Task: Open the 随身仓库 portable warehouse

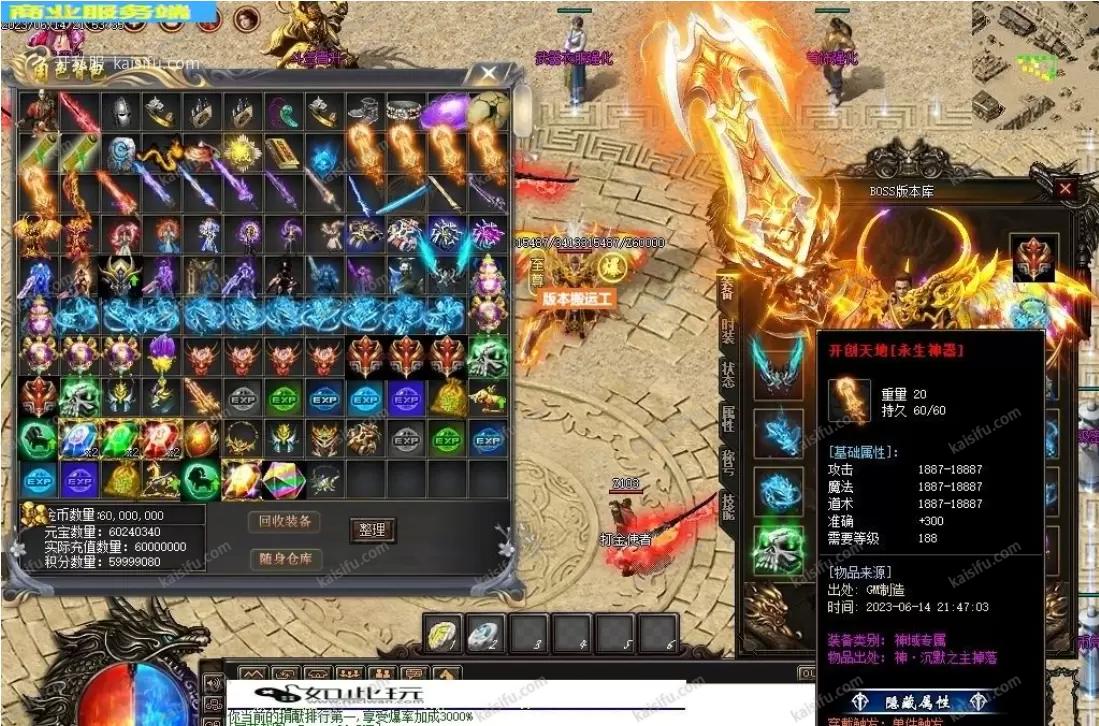Action: click(285, 559)
